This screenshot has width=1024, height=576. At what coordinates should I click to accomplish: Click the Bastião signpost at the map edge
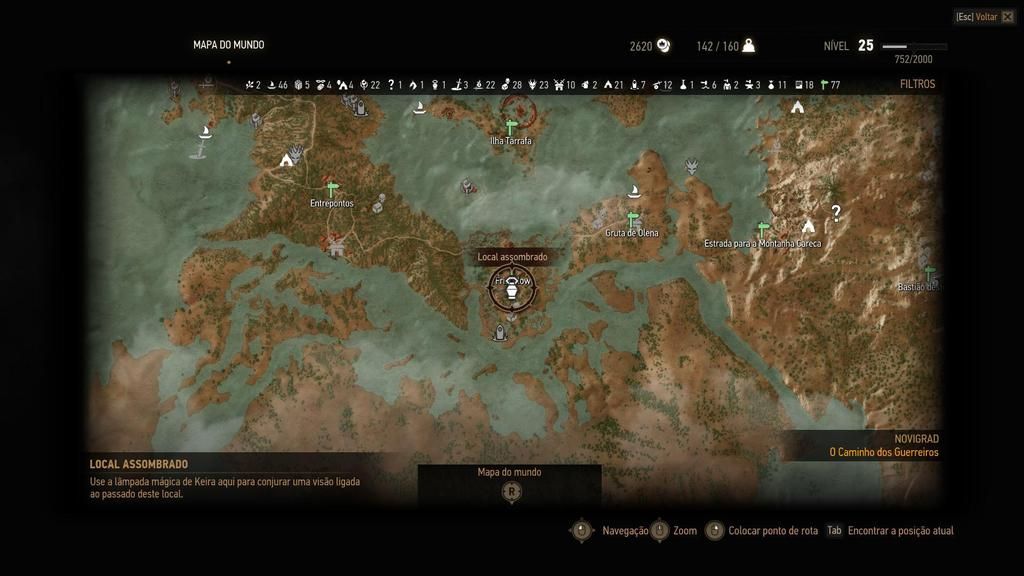(929, 273)
